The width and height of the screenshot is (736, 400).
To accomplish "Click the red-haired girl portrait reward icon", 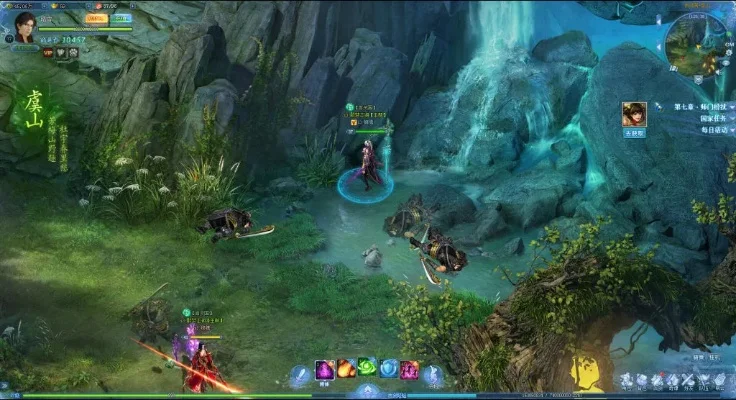I will coord(633,114).
